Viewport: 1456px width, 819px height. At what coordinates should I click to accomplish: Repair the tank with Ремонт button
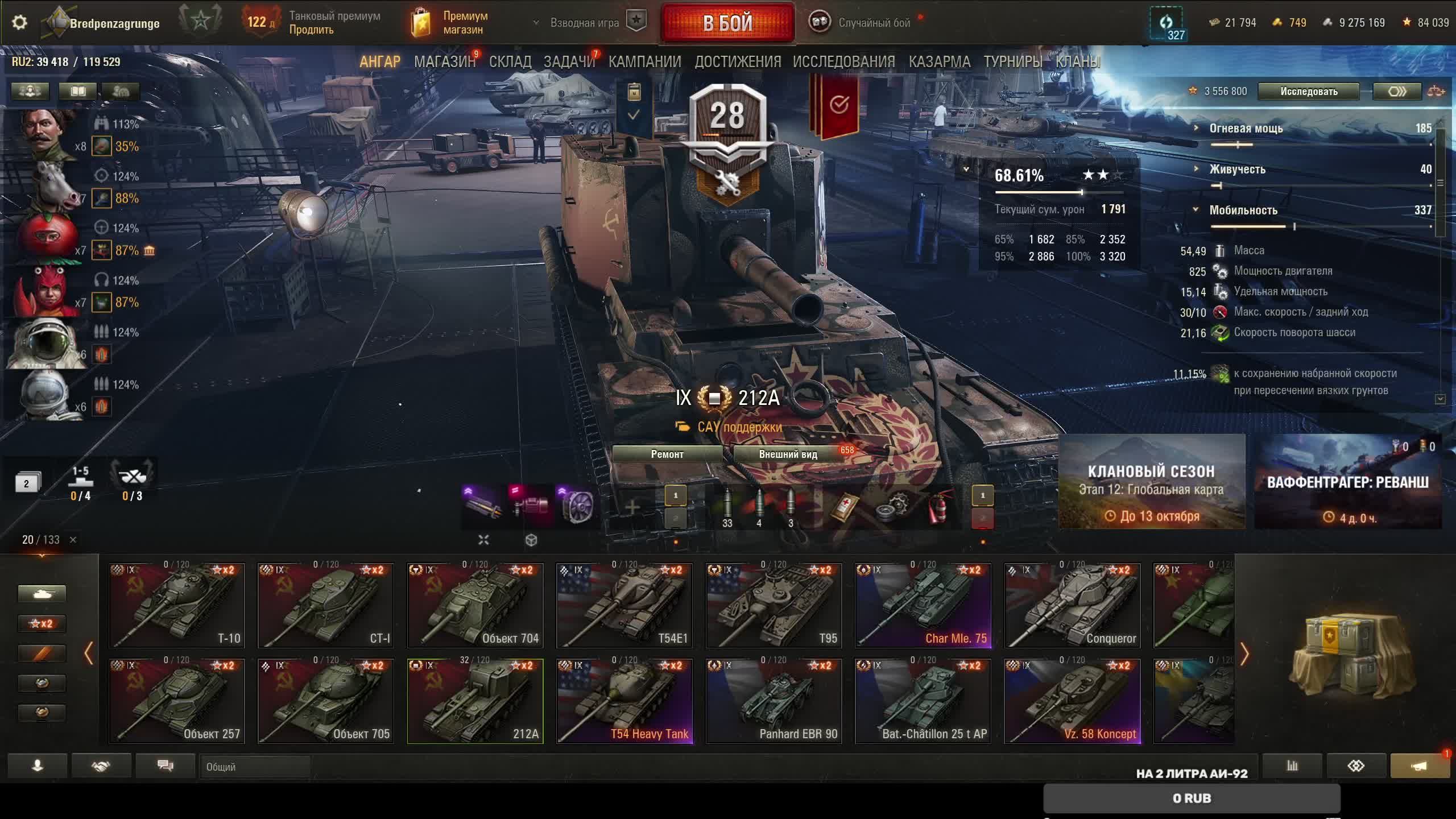(x=667, y=454)
